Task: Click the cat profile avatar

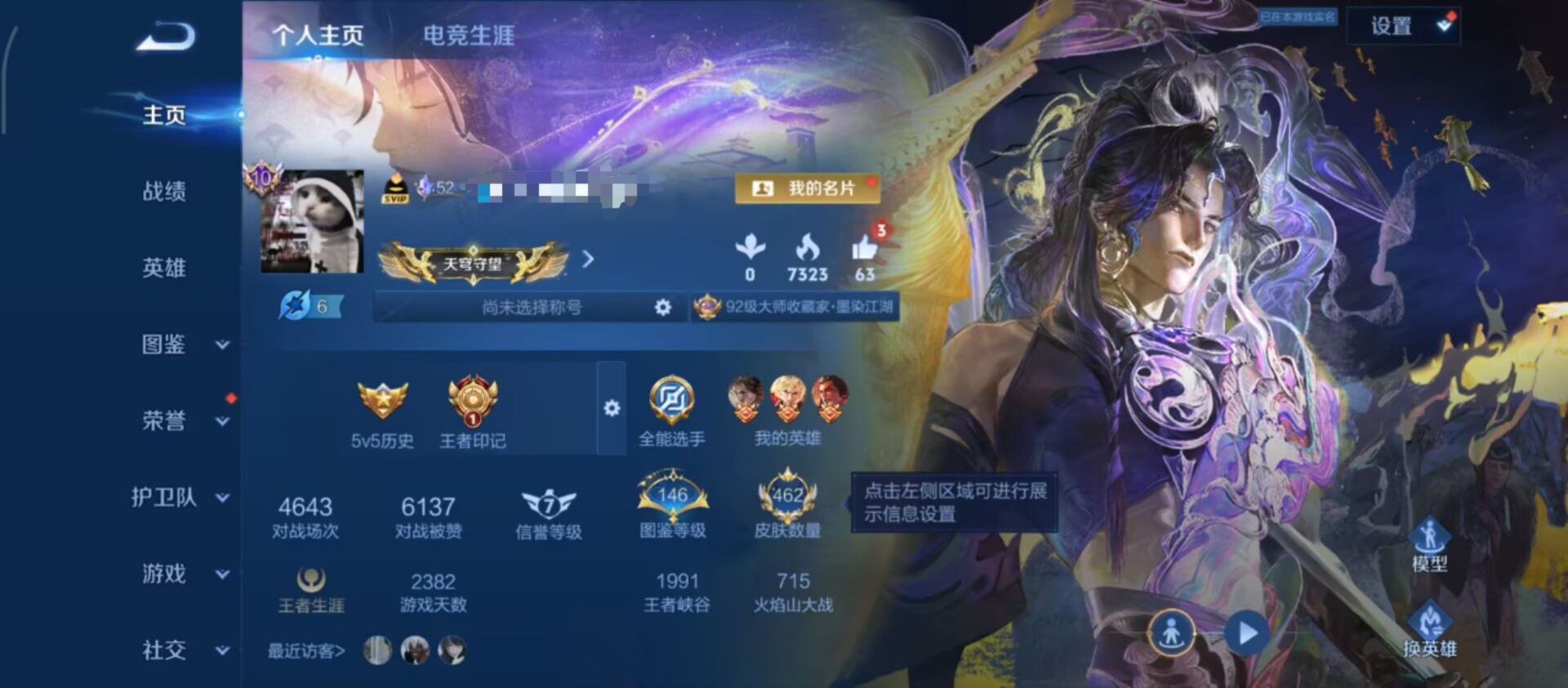Action: (x=312, y=221)
